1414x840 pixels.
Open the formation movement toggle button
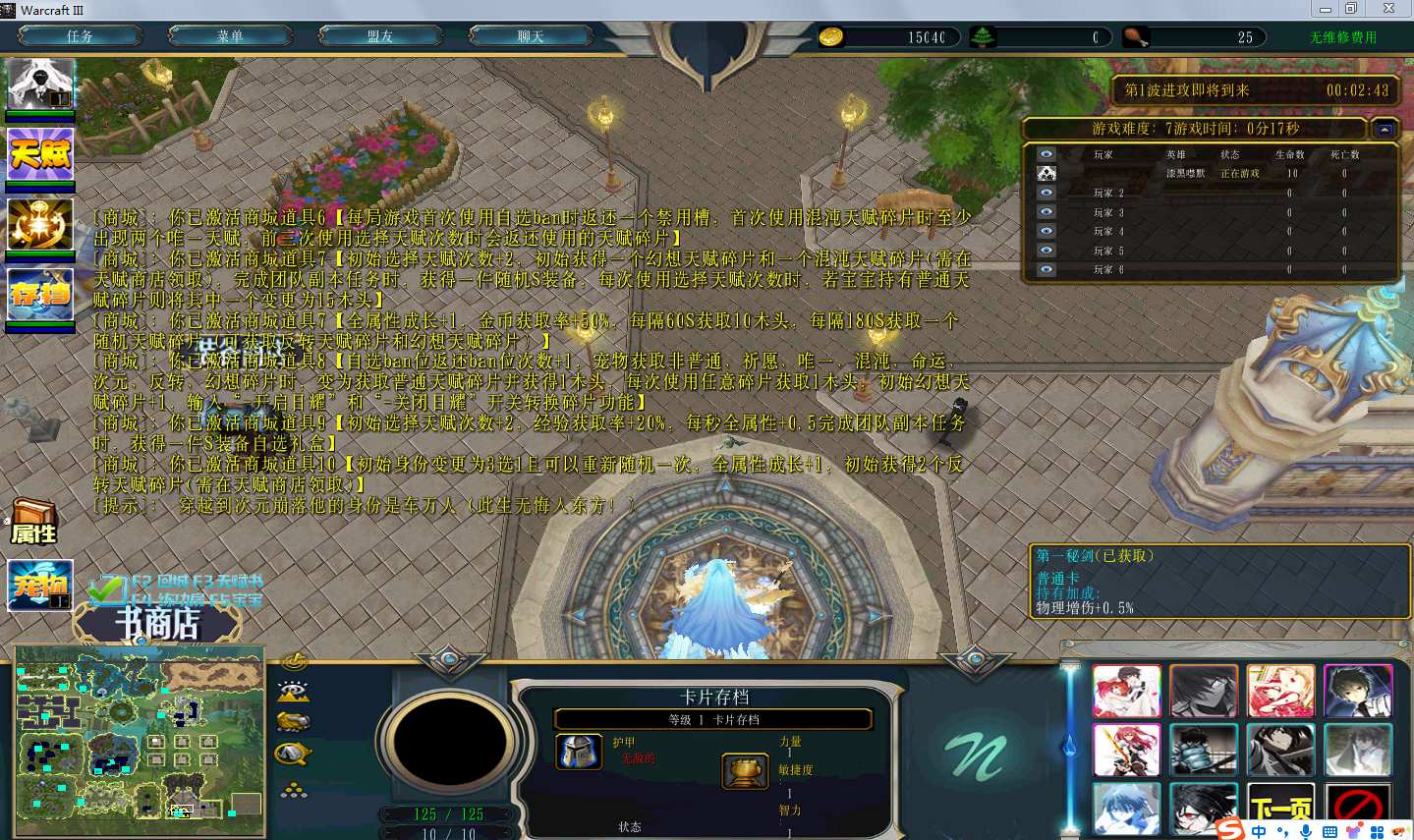point(294,789)
